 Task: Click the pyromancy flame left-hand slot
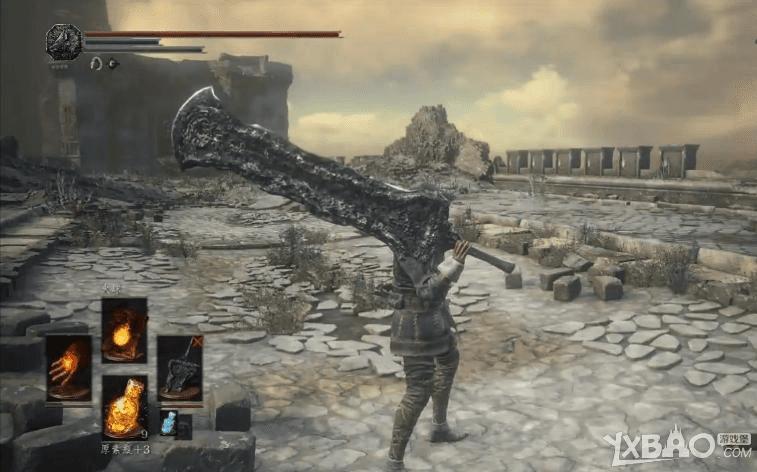[68, 367]
